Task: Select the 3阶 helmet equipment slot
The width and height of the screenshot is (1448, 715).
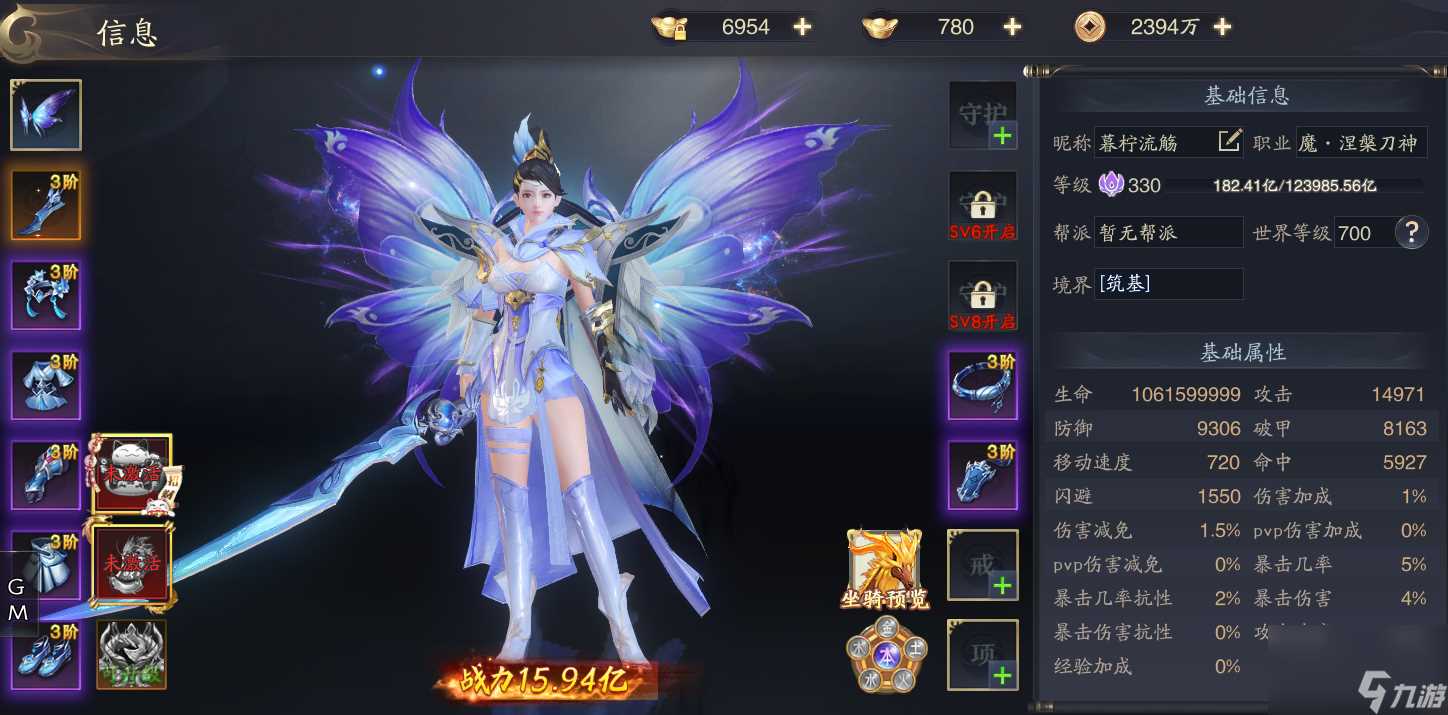Action: pyautogui.click(x=46, y=295)
